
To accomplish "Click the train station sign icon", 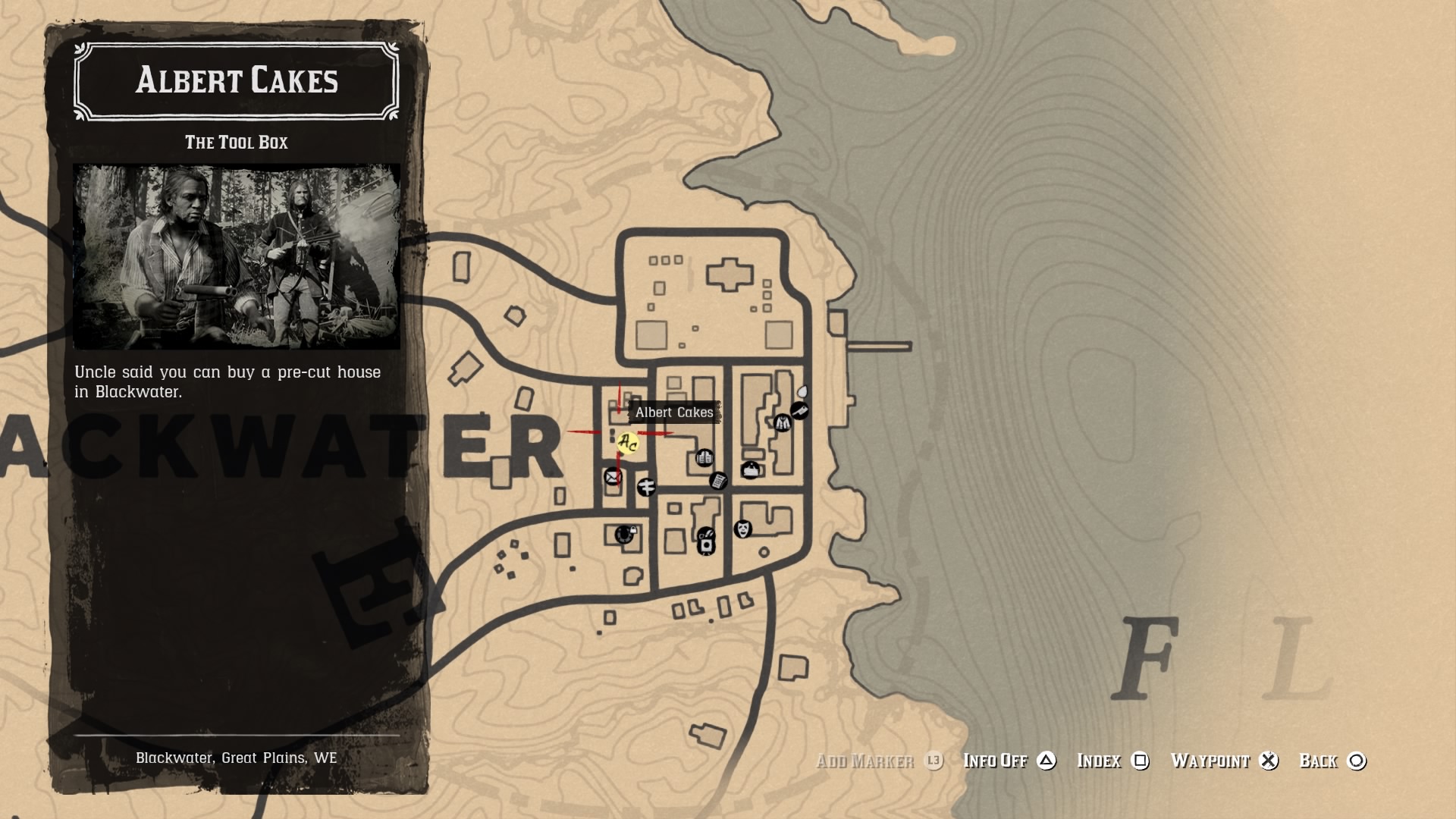I will tap(646, 487).
